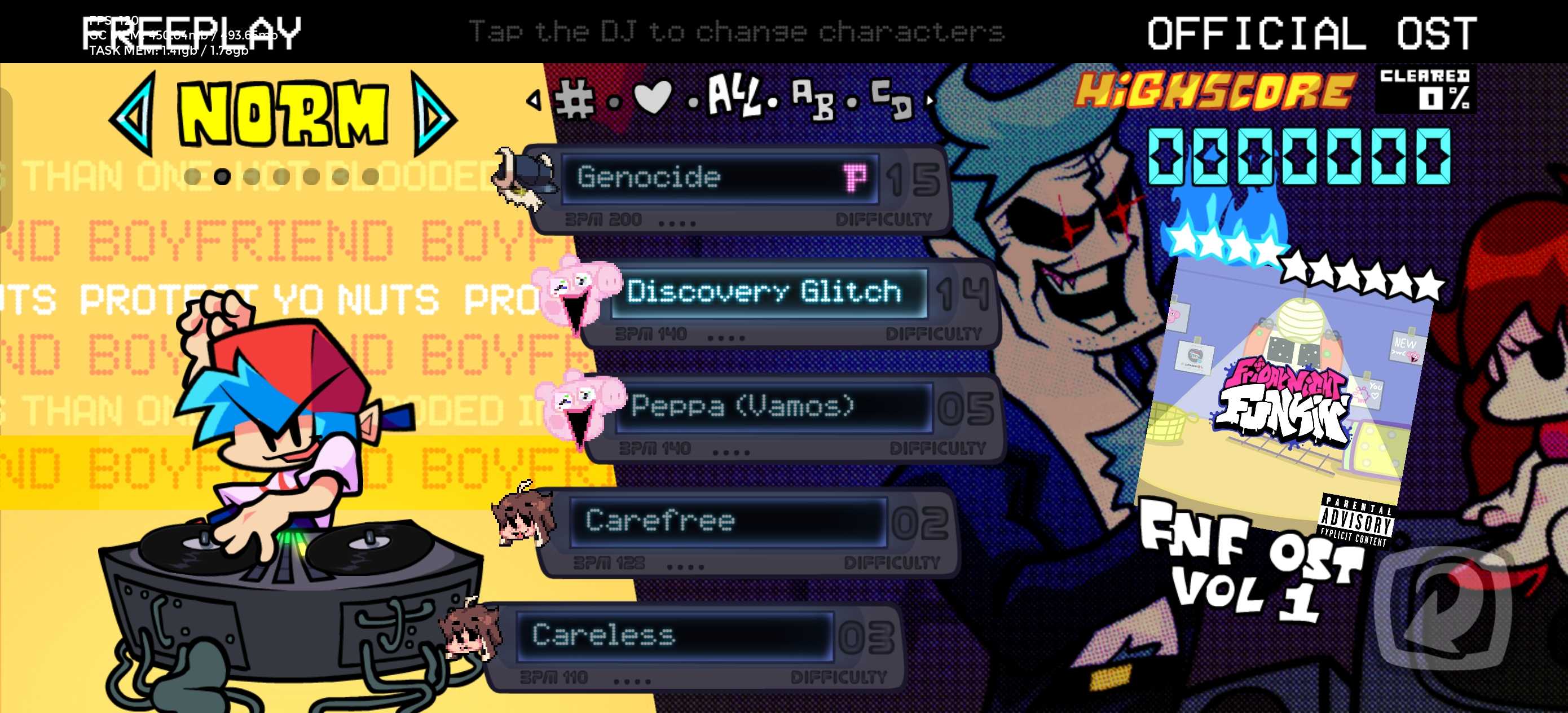Image resolution: width=1568 pixels, height=713 pixels.
Task: Select the Carefree song
Action: tap(728, 521)
